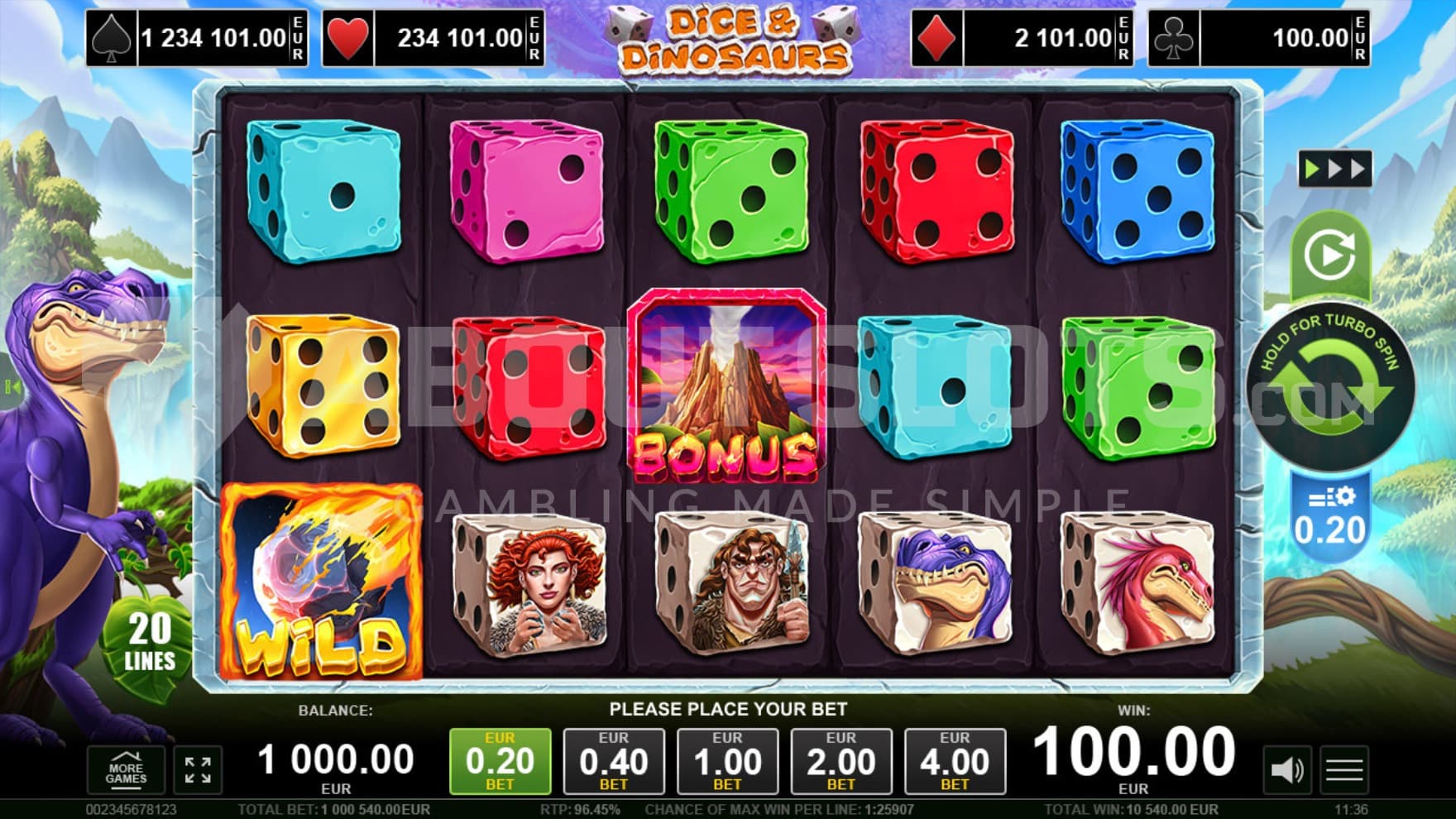View the spade jackpot panel

198,38
